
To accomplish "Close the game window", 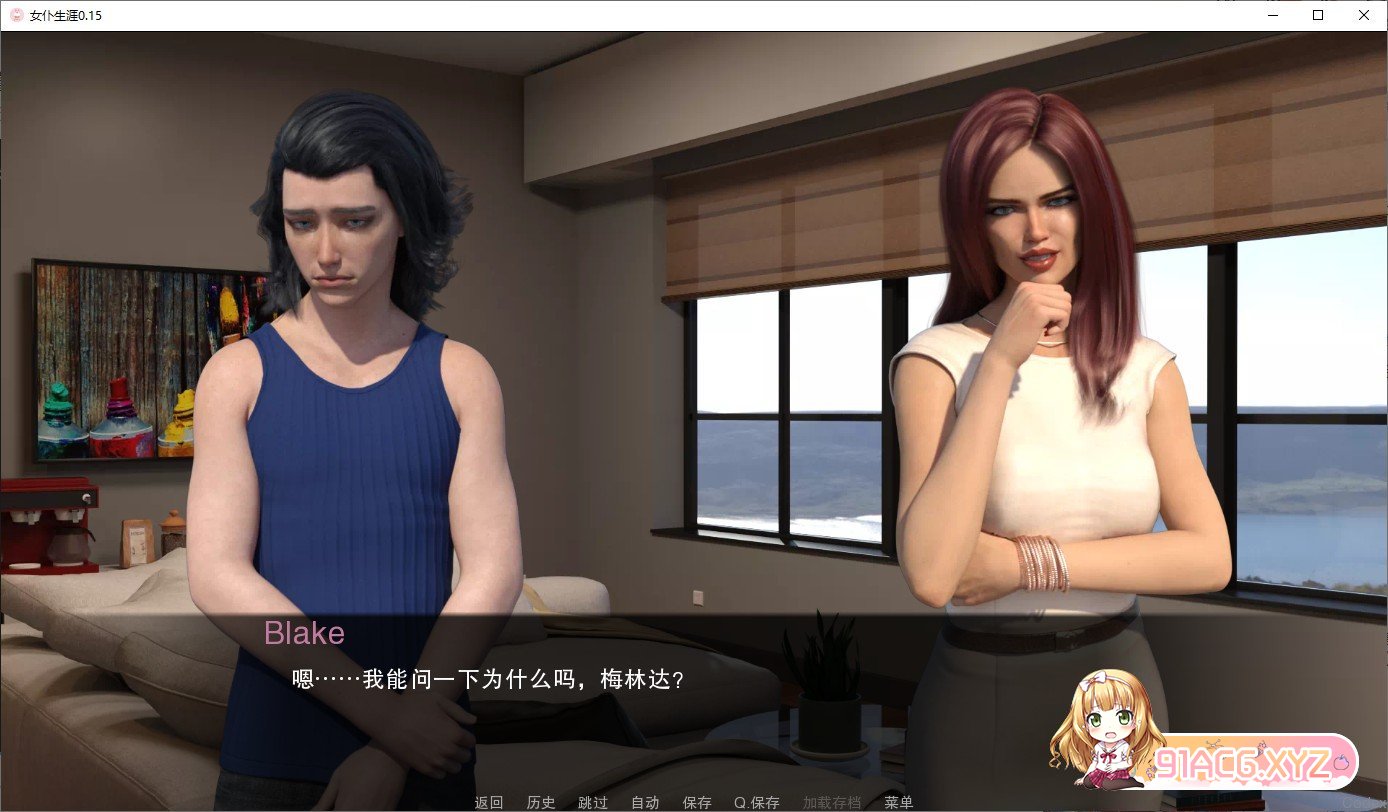I will click(1364, 15).
